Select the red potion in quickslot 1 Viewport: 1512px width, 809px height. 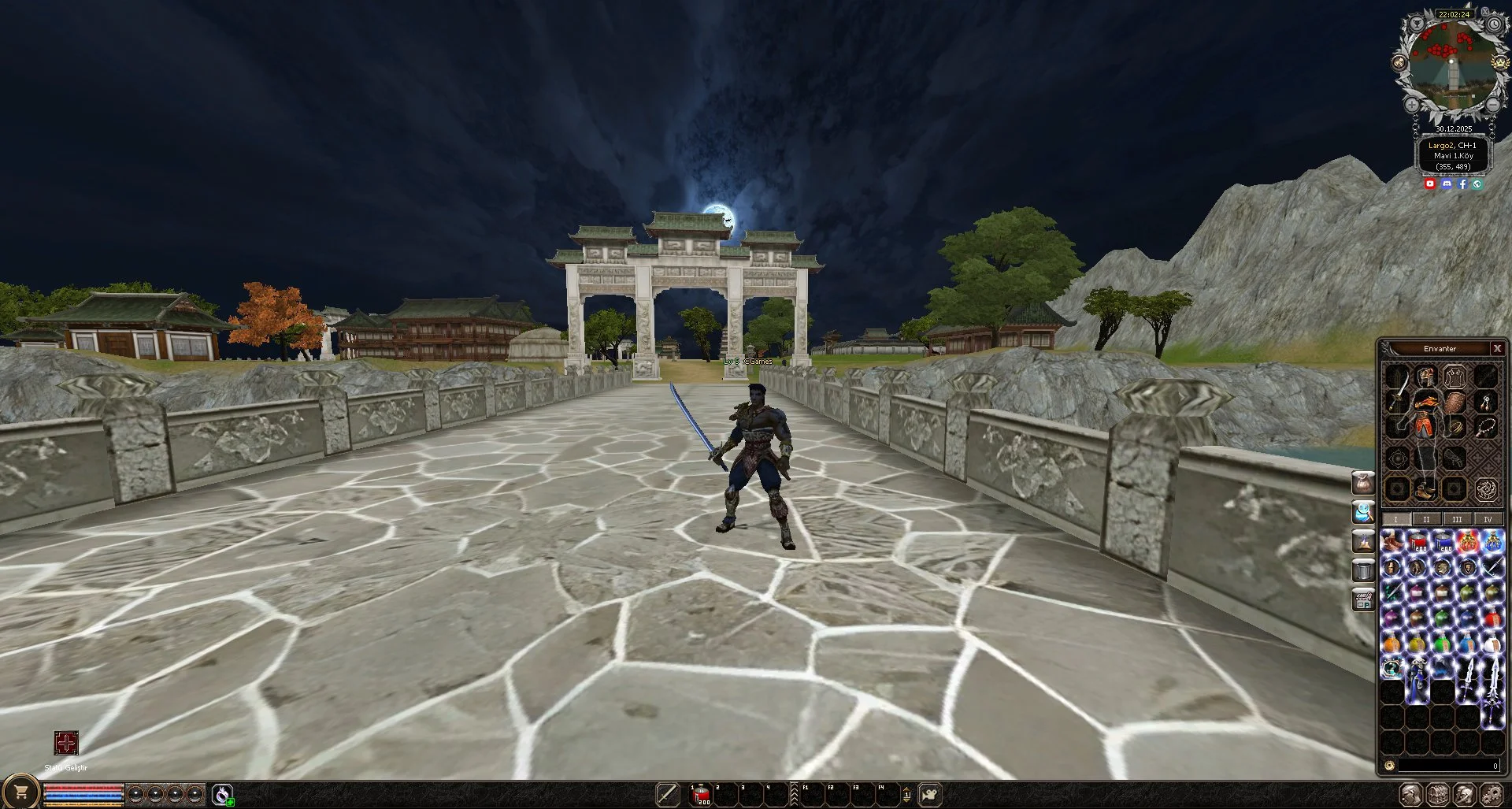pos(700,794)
